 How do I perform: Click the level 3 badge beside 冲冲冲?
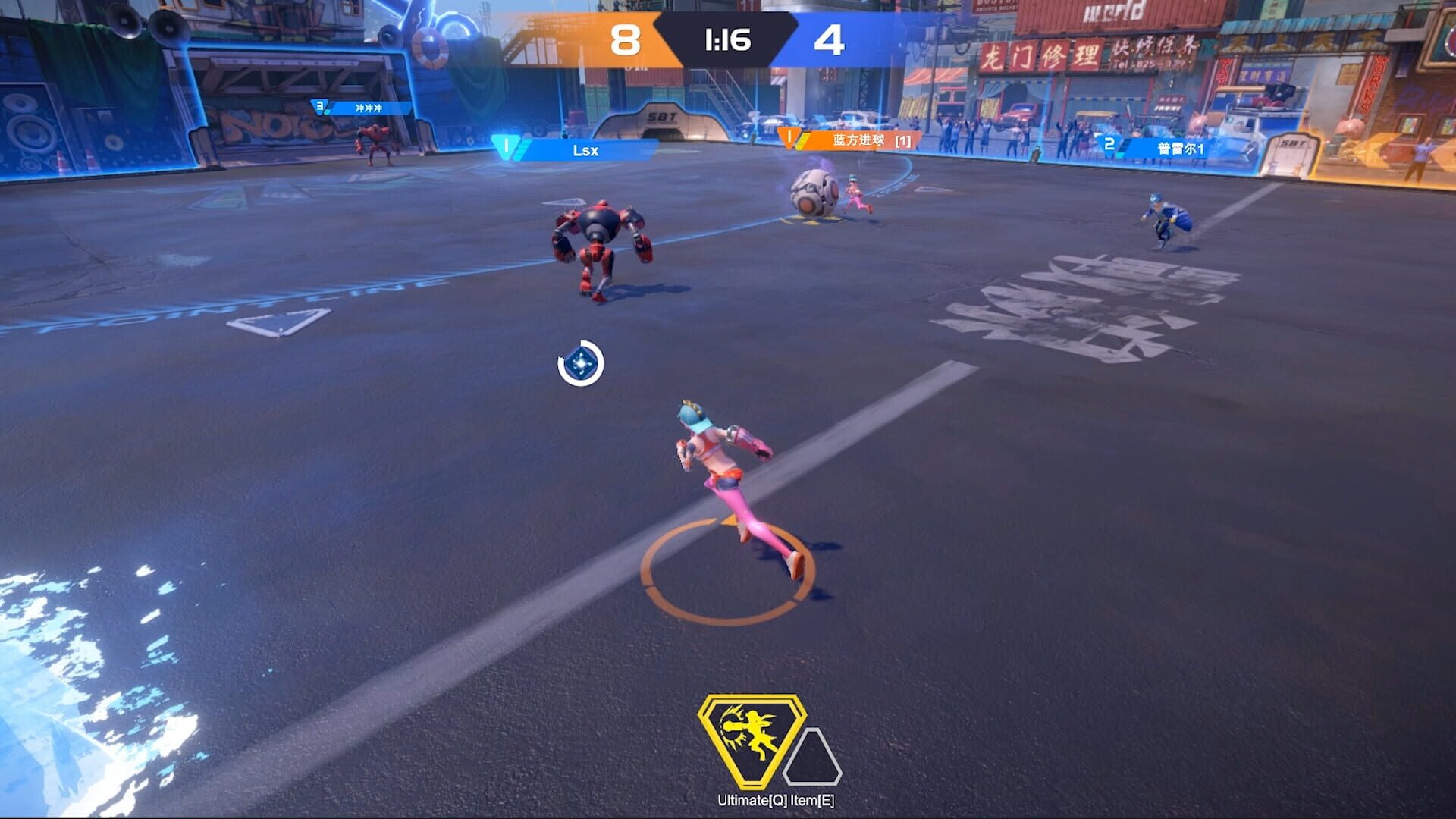coord(320,108)
